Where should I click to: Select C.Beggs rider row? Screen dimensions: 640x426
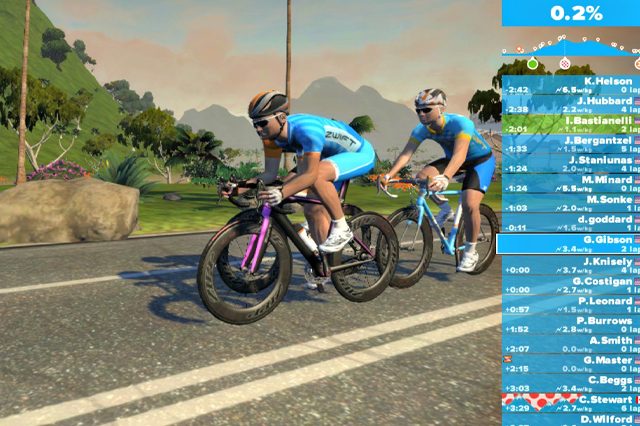point(570,384)
